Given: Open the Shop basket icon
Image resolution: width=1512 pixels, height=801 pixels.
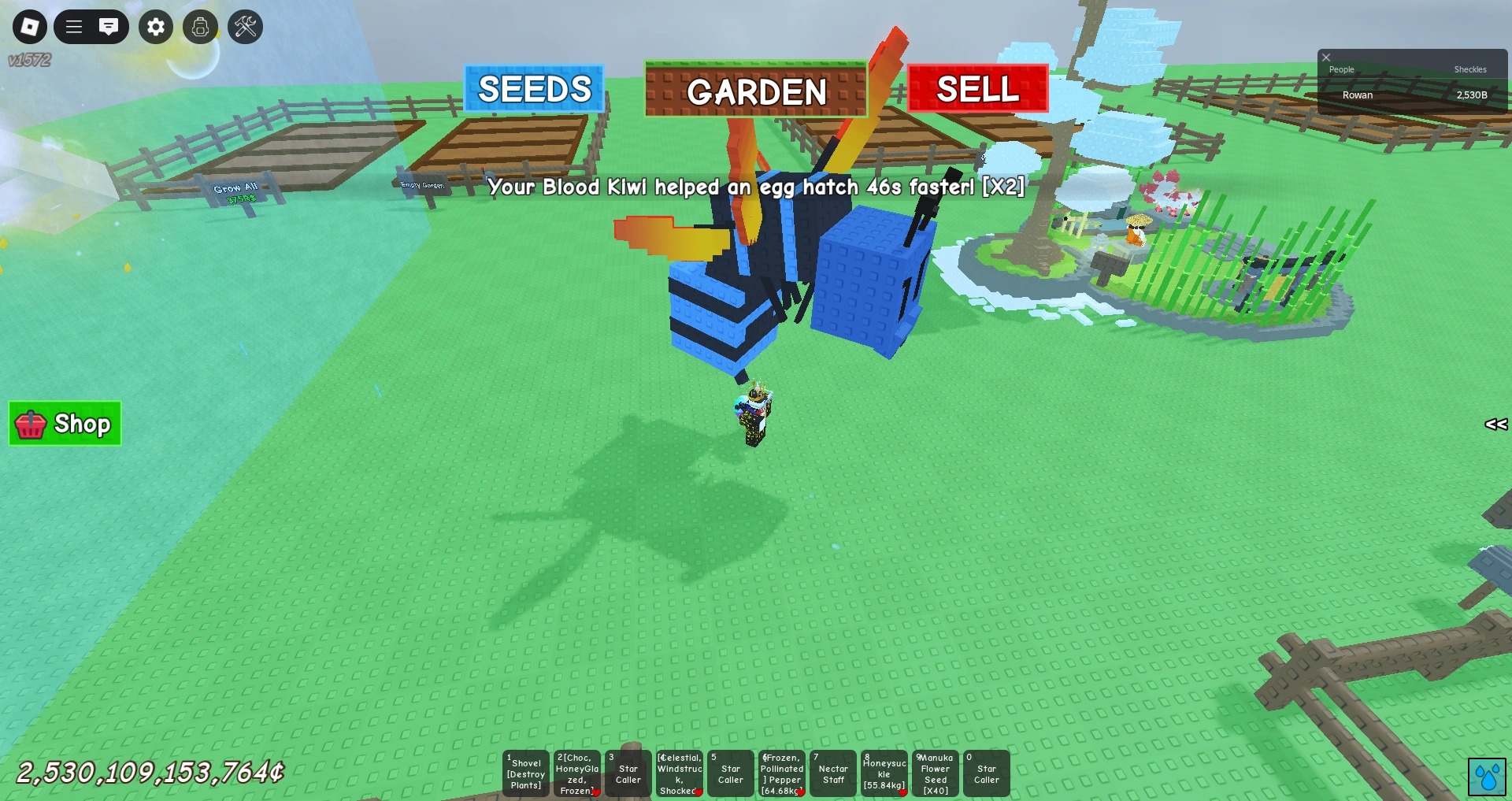Looking at the screenshot, I should pos(64,425).
